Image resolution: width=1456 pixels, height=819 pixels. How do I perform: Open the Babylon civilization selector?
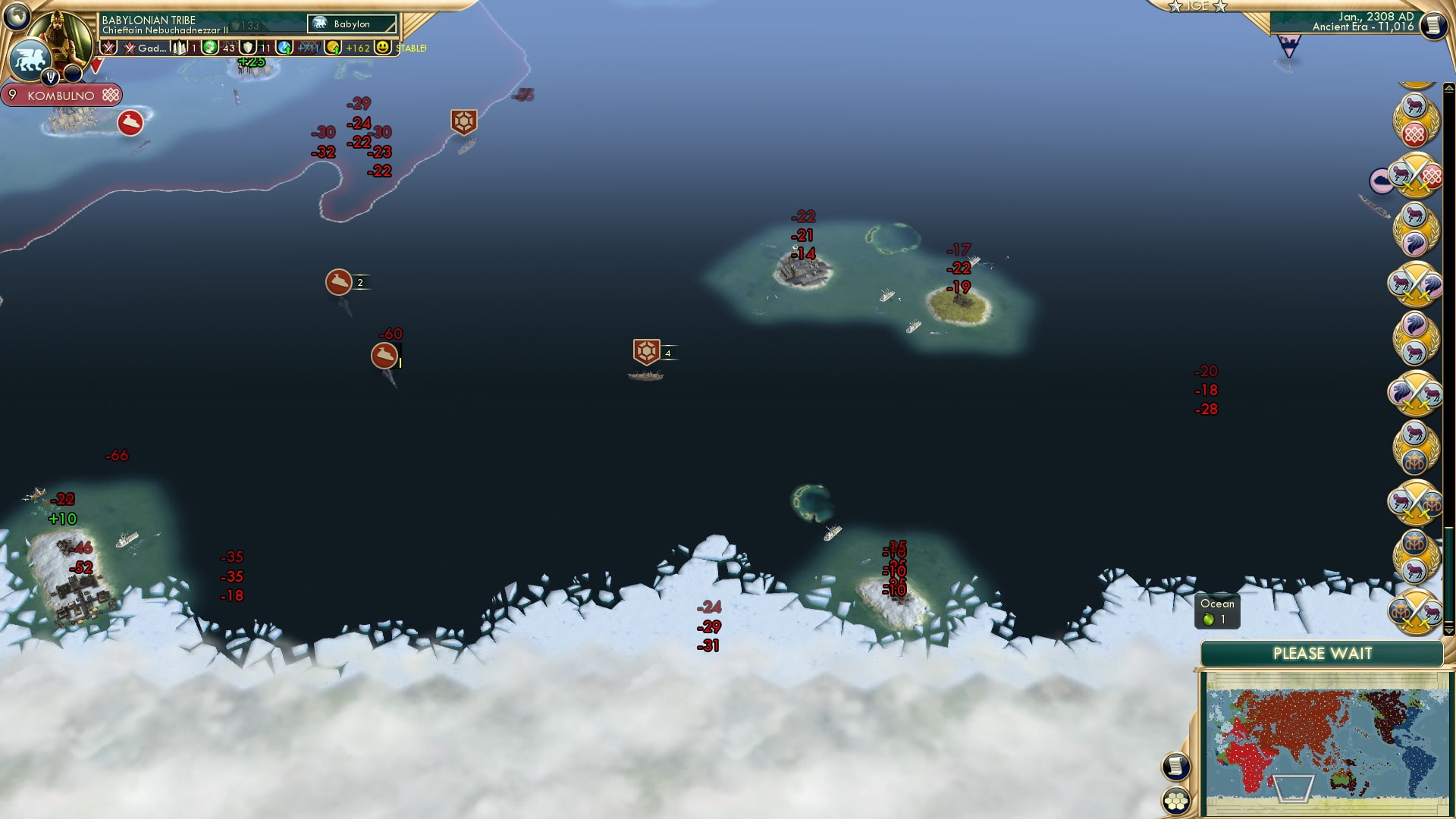pyautogui.click(x=350, y=24)
